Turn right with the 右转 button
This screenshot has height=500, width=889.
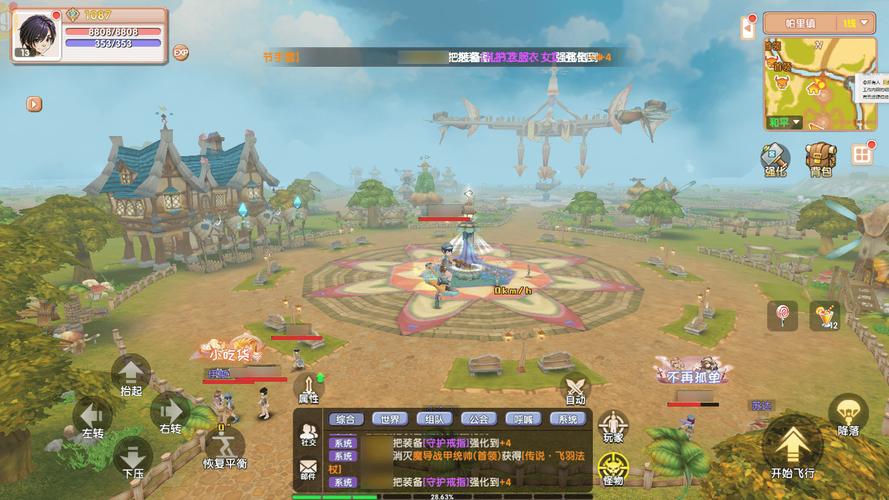click(x=170, y=413)
